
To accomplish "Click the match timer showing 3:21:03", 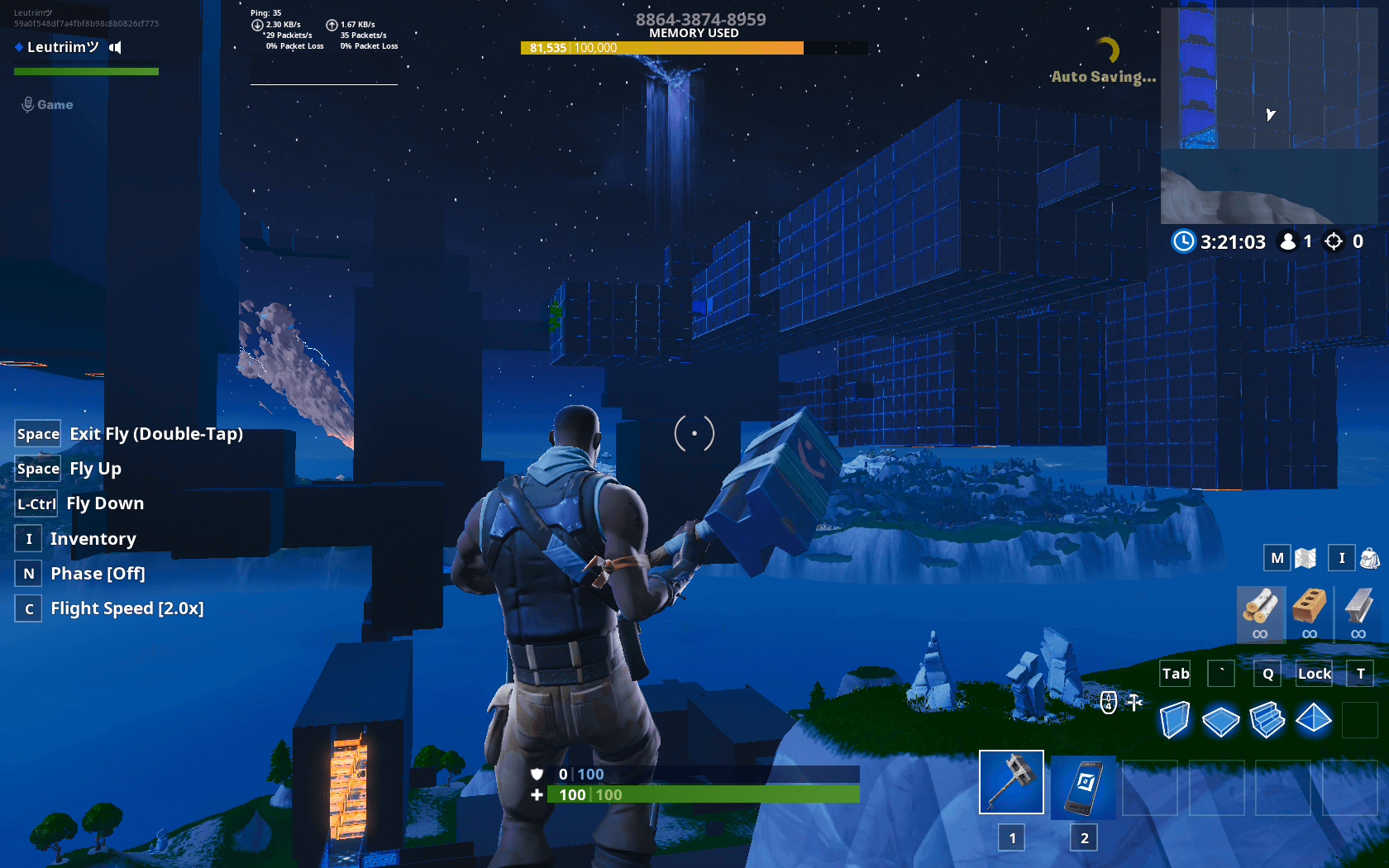I will tap(1233, 241).
